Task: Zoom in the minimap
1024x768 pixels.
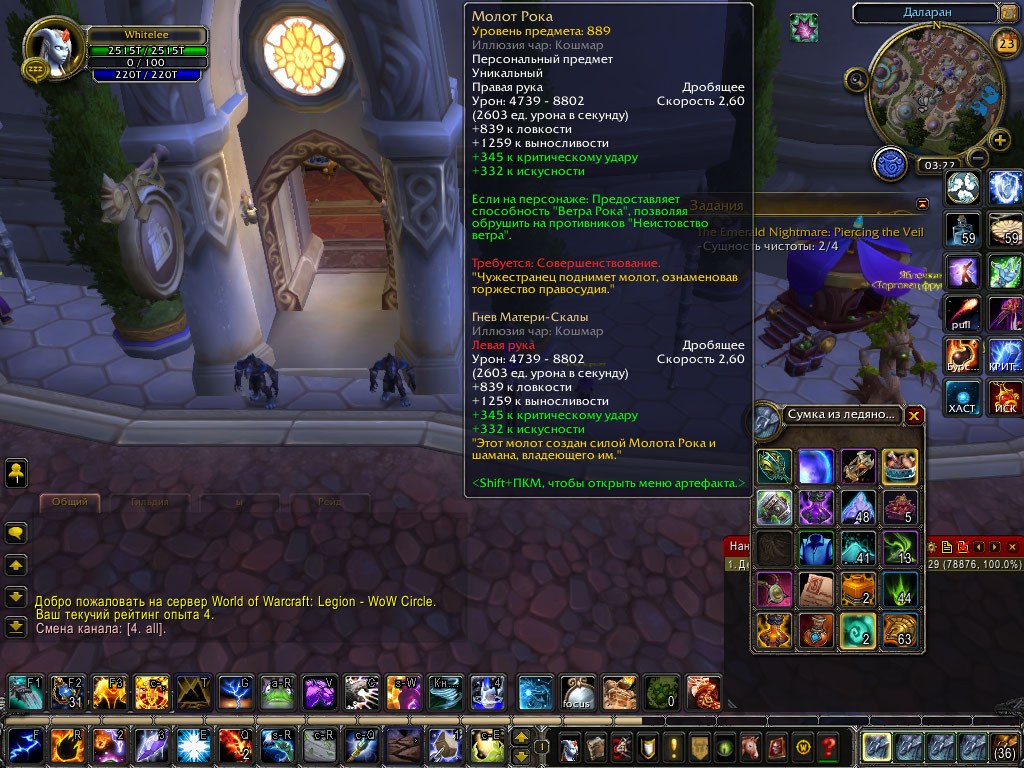Action: point(999,139)
